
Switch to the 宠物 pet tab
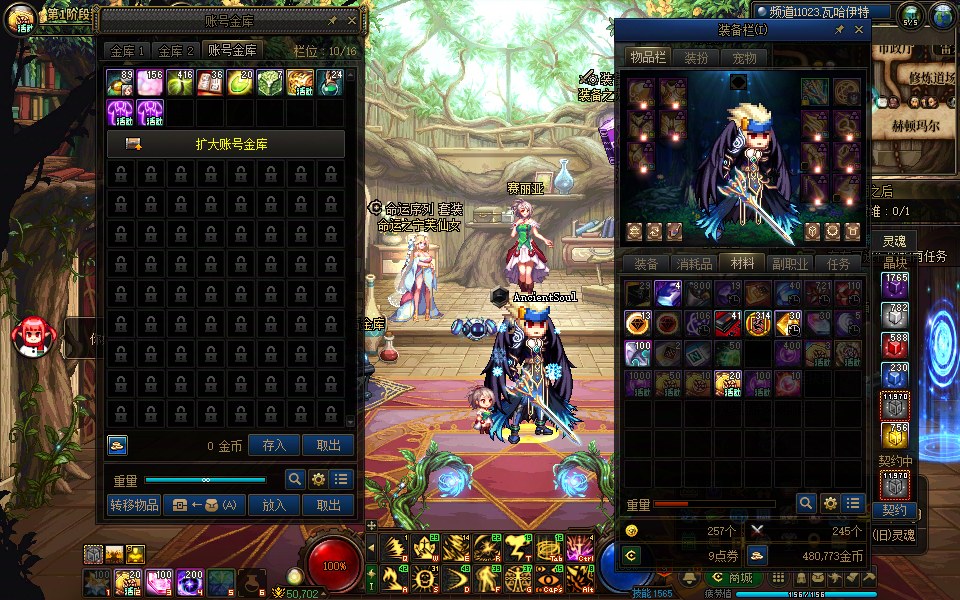pyautogui.click(x=745, y=58)
